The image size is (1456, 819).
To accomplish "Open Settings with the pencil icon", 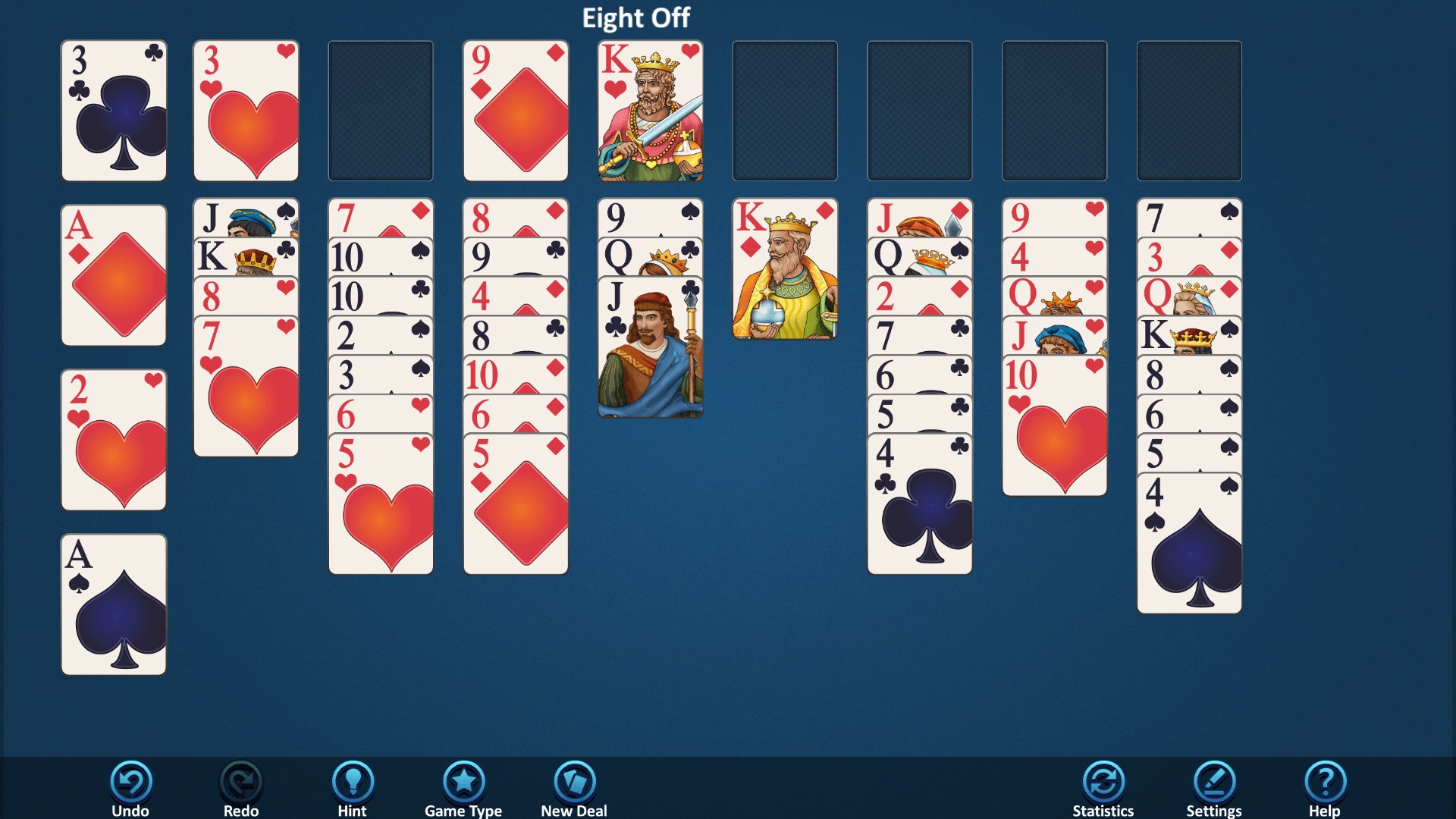I will (x=1214, y=781).
